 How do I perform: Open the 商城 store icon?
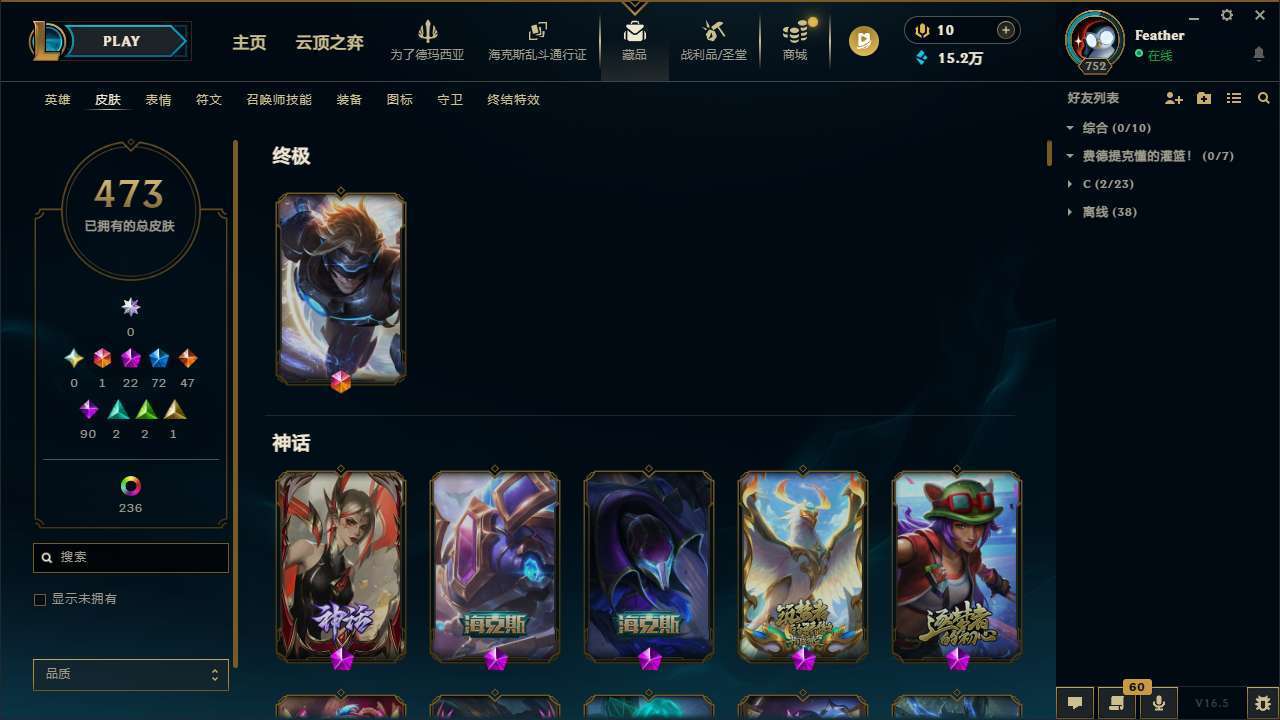[794, 40]
